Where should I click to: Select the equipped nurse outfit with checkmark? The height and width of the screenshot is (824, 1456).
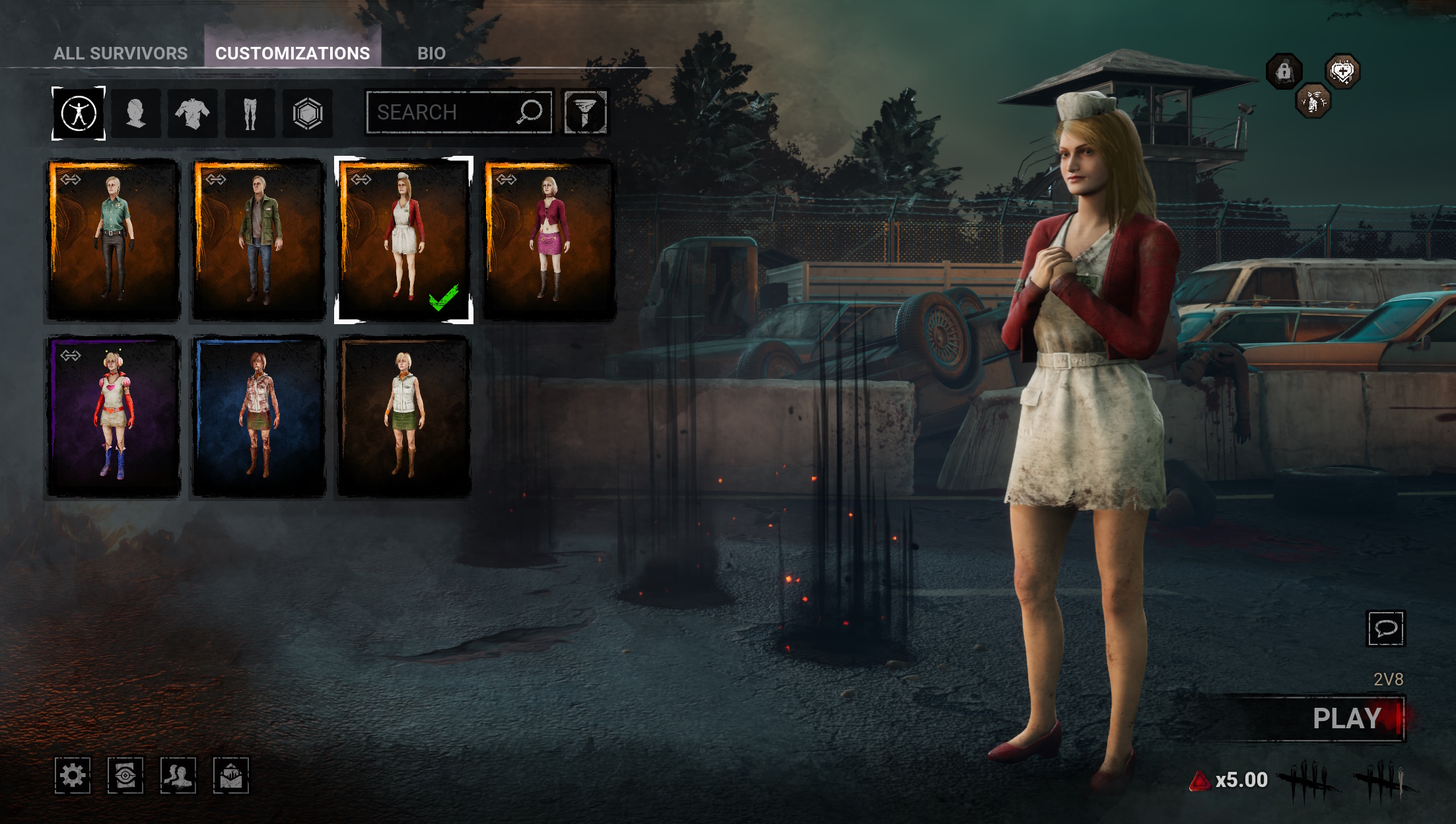click(x=403, y=240)
